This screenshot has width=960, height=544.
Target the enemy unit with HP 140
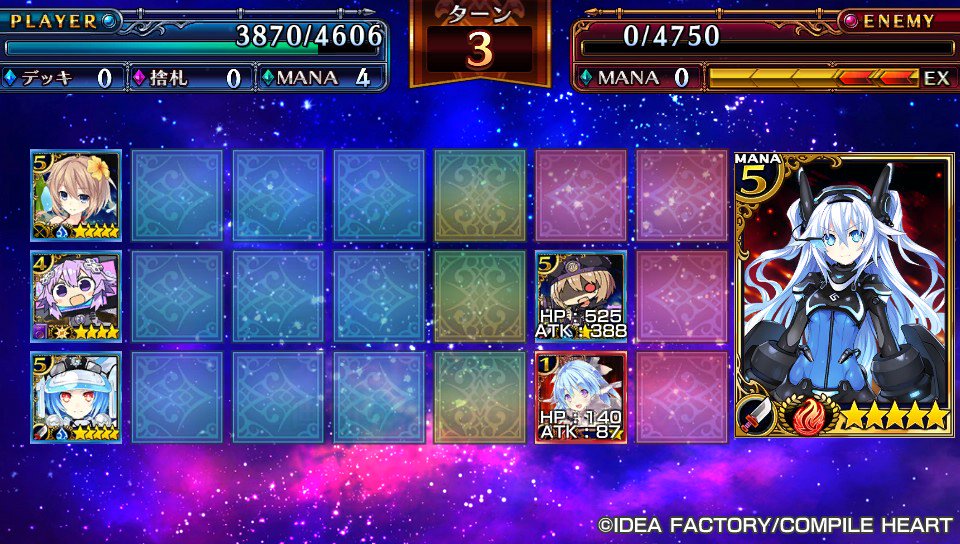(581, 396)
